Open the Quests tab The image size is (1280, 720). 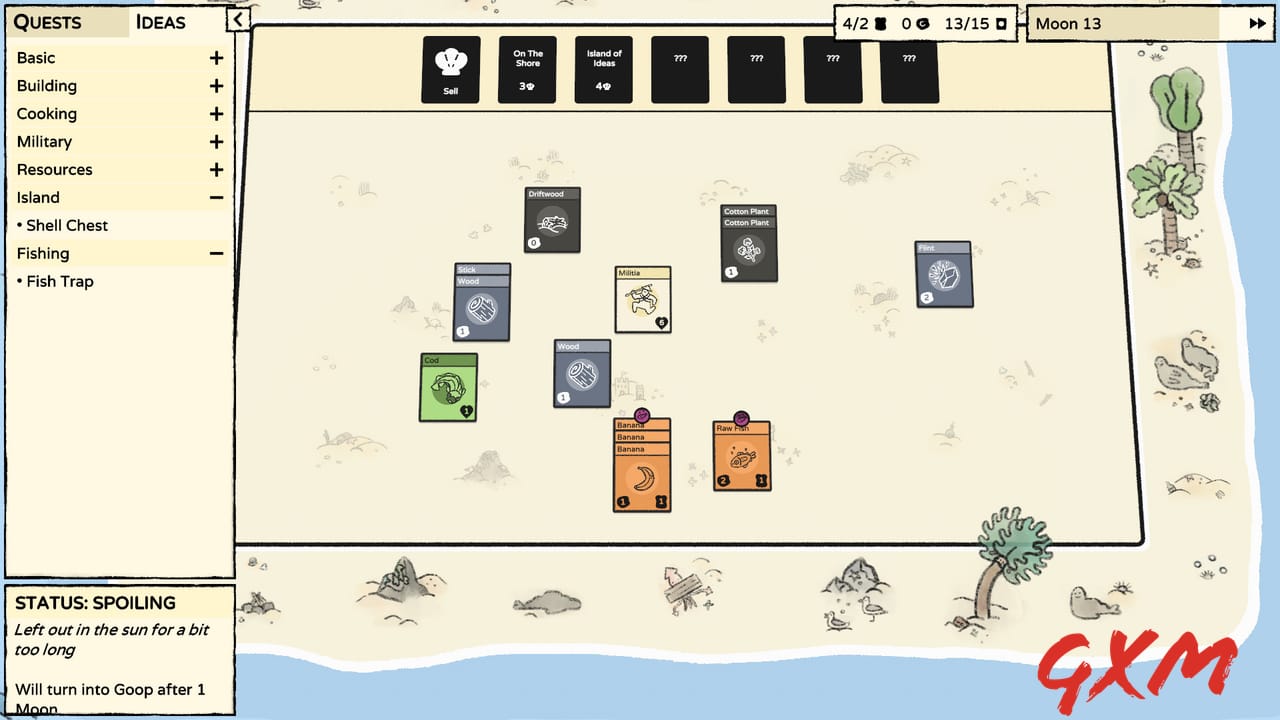(48, 22)
